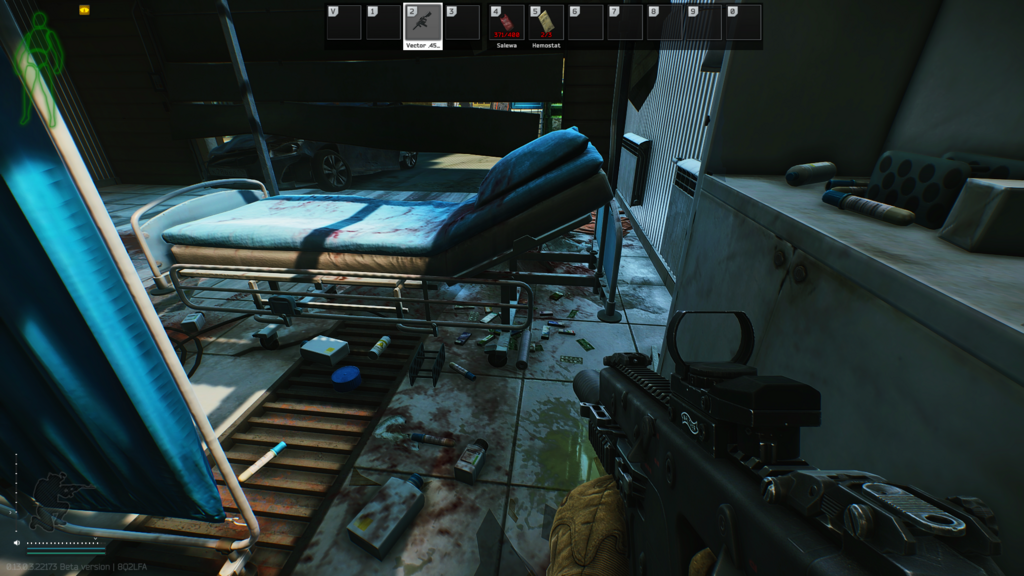Use the Salewa first aid kit slot
The height and width of the screenshot is (576, 1024).
click(506, 22)
